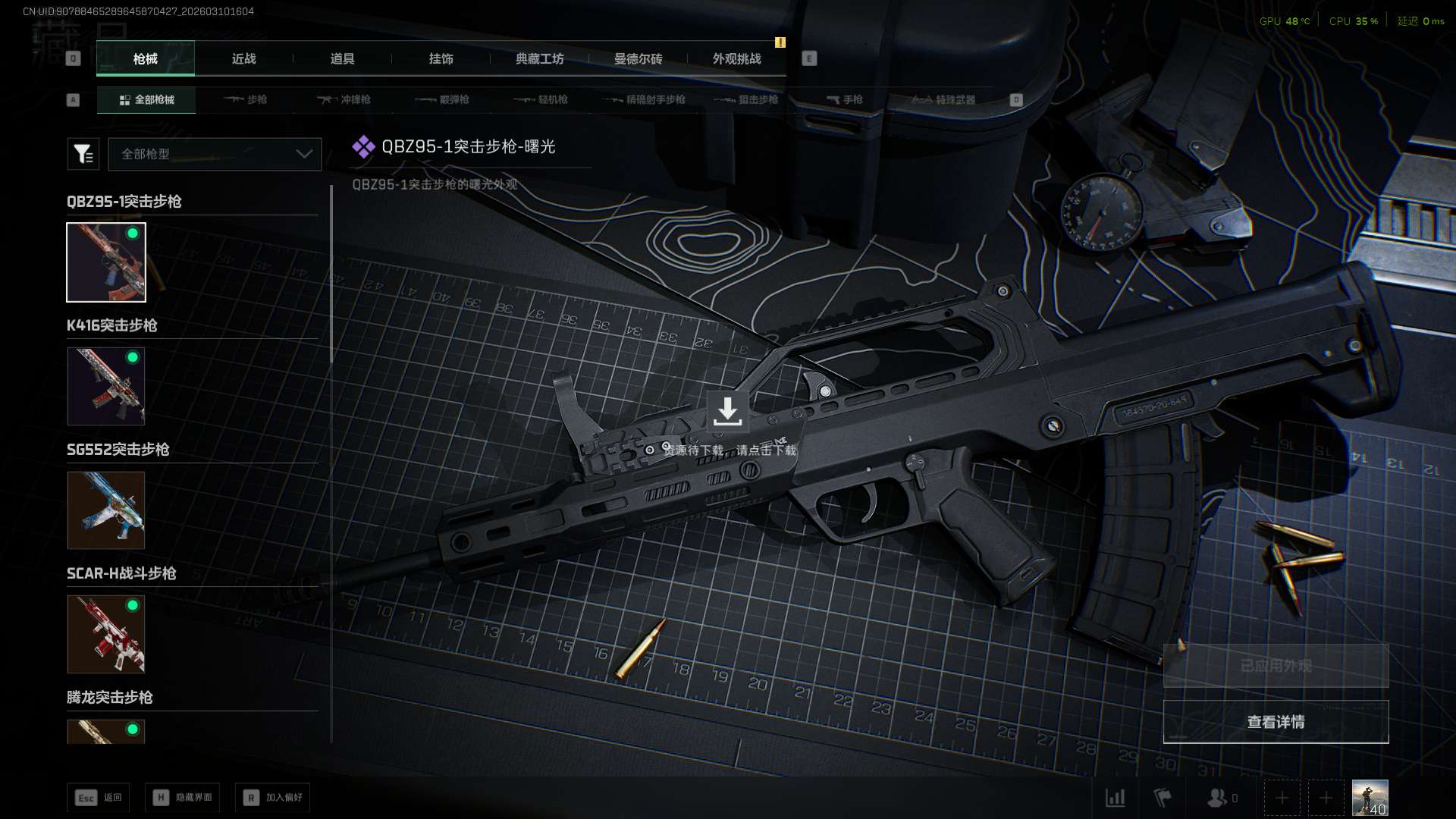Screen dimensions: 1456x819
Task: Open the 全部枪型 dropdown
Action: (x=215, y=154)
